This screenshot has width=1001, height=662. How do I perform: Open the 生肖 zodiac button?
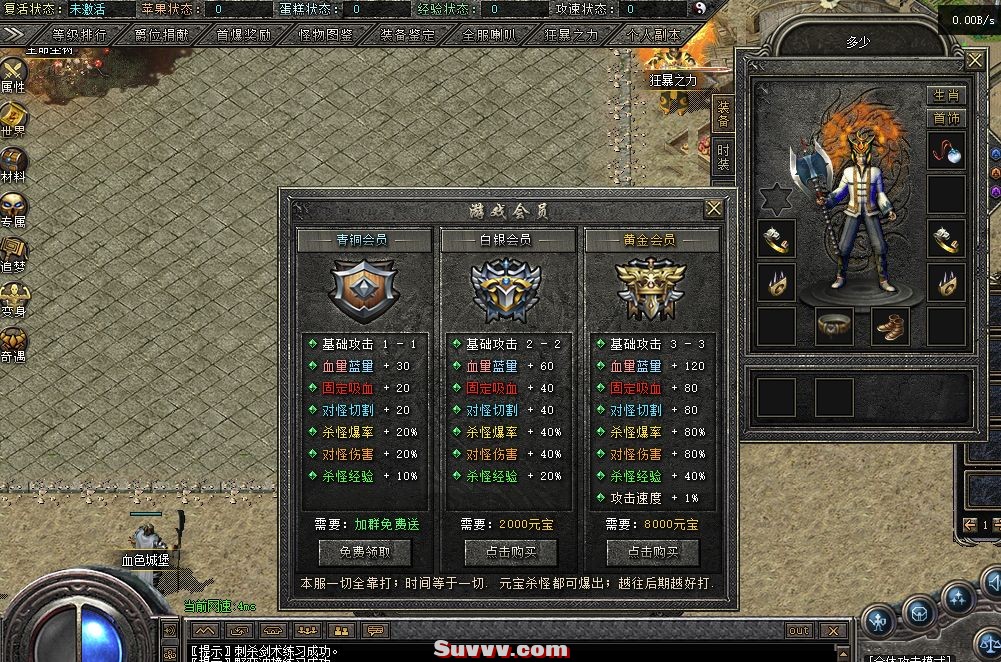tap(946, 96)
